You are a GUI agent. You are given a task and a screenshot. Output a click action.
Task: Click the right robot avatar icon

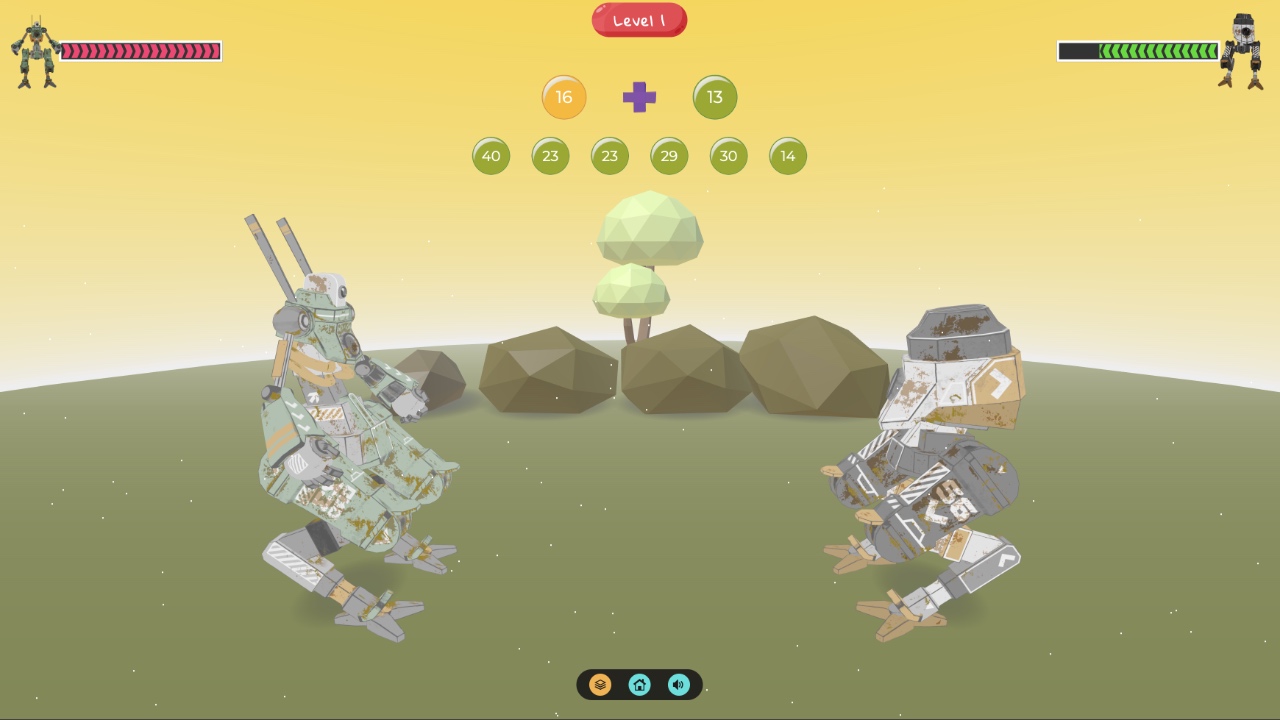(1245, 47)
